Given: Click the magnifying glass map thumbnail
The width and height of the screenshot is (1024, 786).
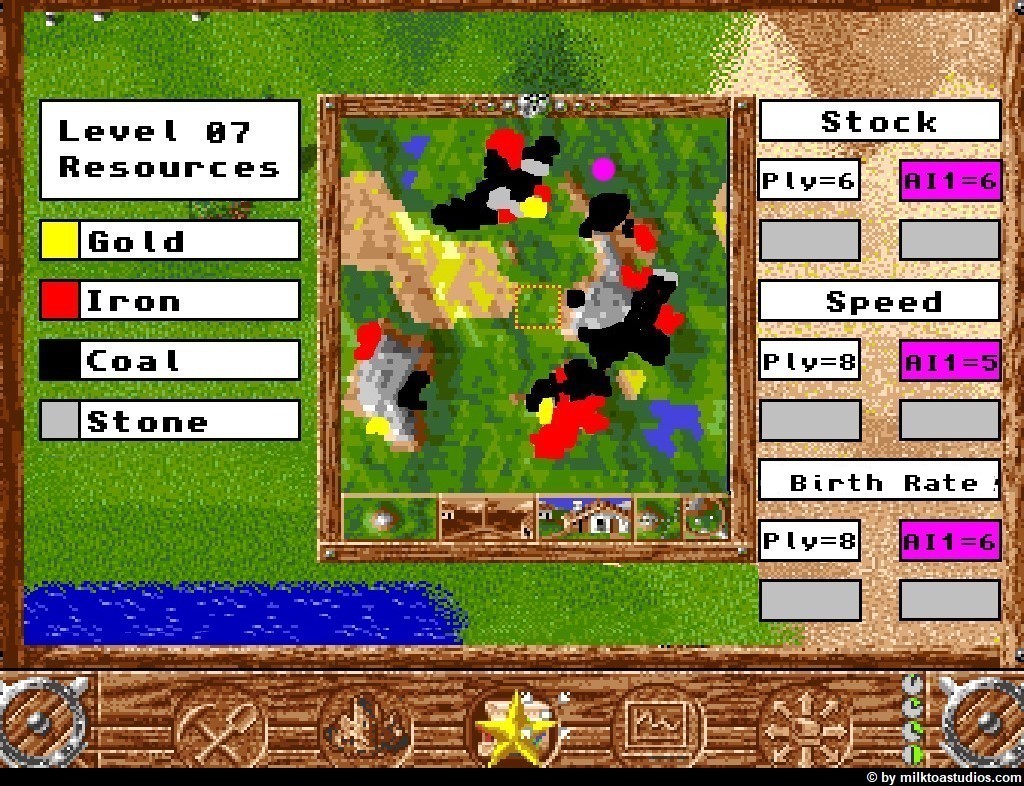Looking at the screenshot, I should tap(706, 518).
